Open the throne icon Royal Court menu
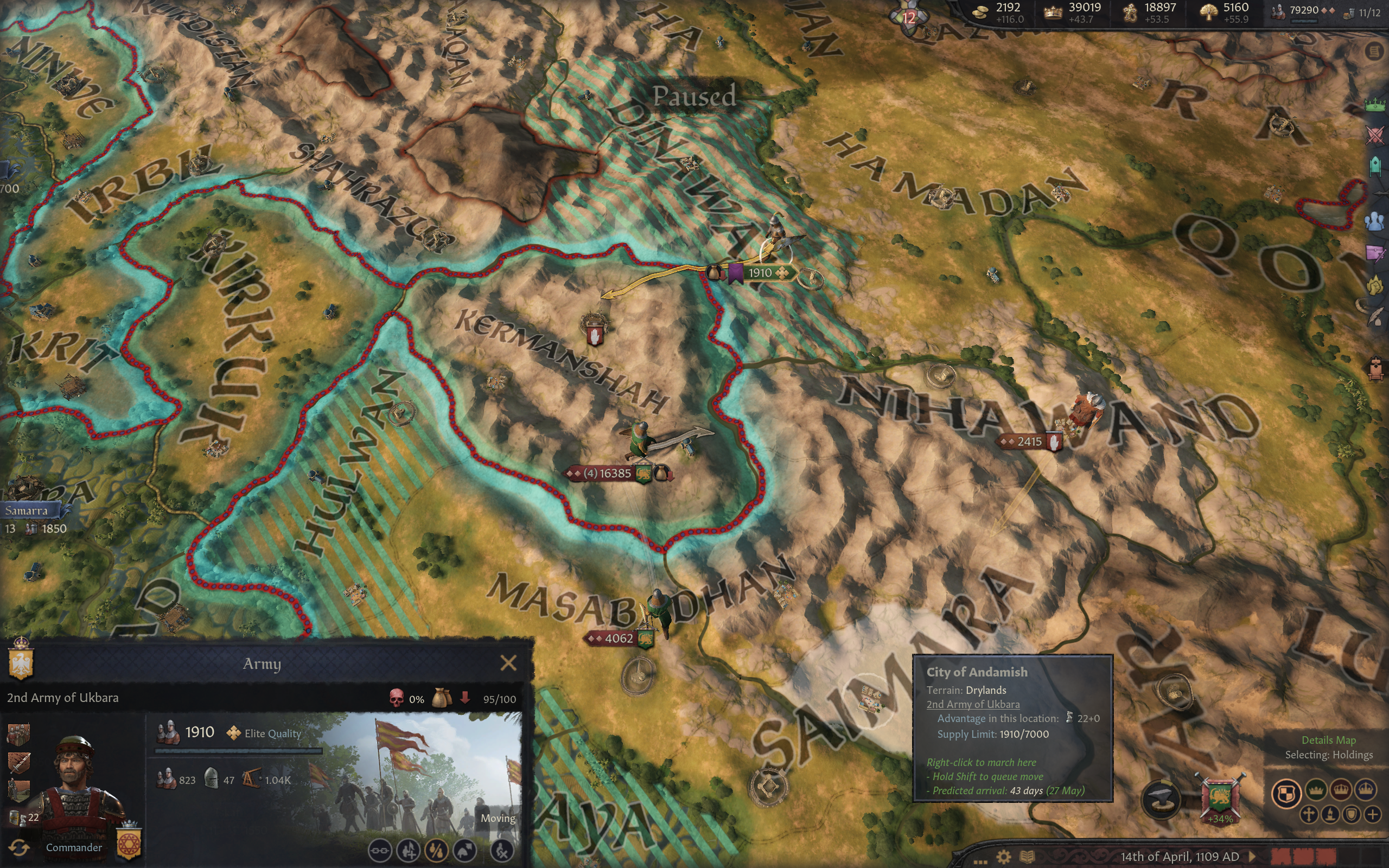 [1375, 368]
